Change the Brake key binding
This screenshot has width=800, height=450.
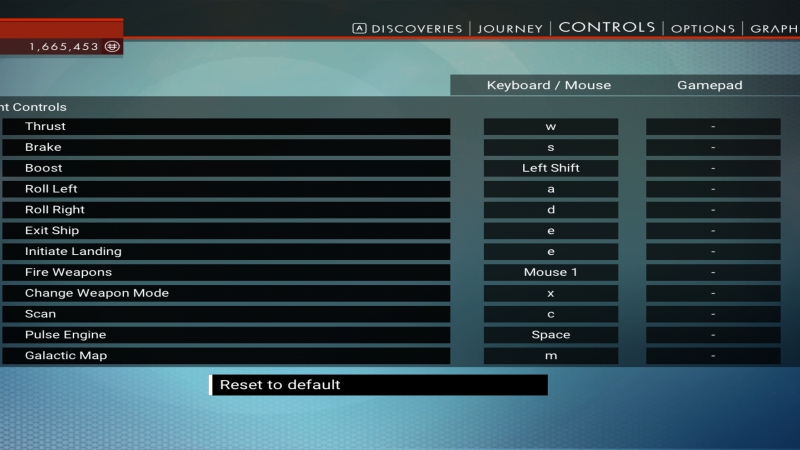point(551,147)
